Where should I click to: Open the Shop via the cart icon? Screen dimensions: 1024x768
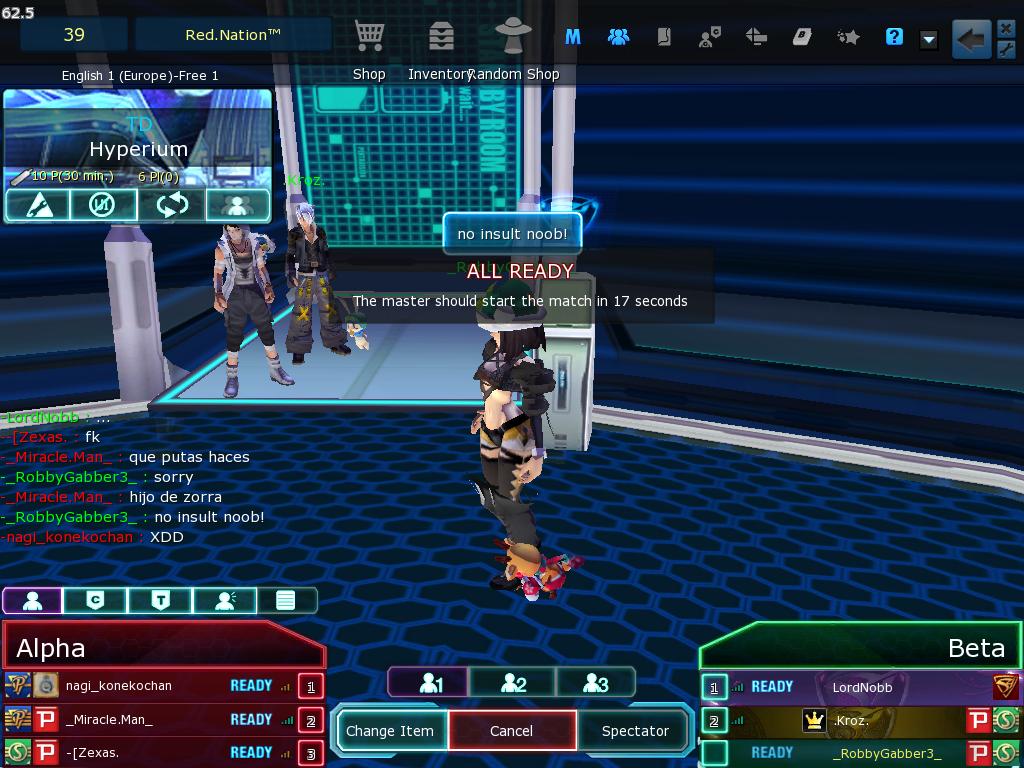369,37
